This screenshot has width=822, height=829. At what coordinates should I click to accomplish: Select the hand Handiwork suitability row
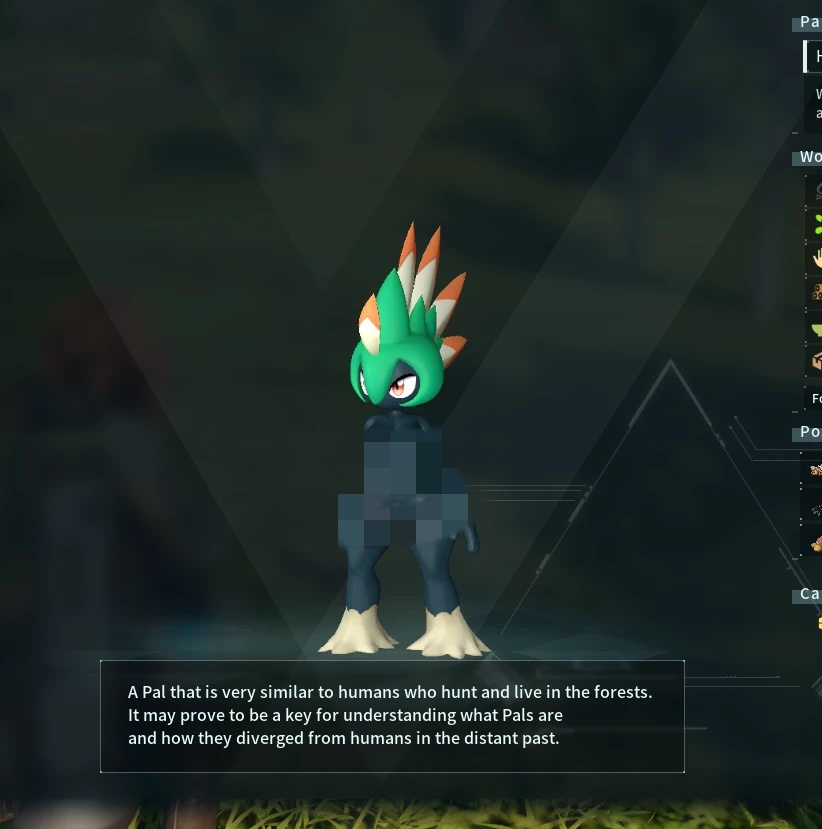point(817,258)
